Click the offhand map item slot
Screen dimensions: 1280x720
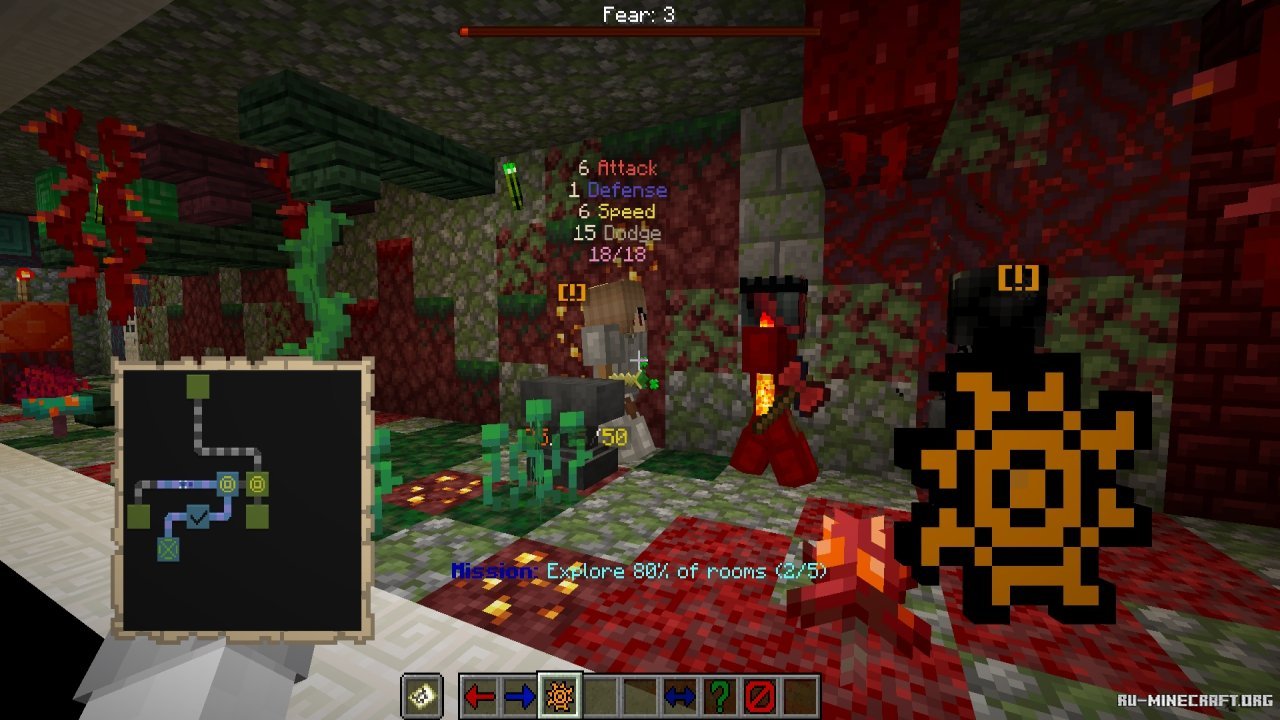click(422, 696)
